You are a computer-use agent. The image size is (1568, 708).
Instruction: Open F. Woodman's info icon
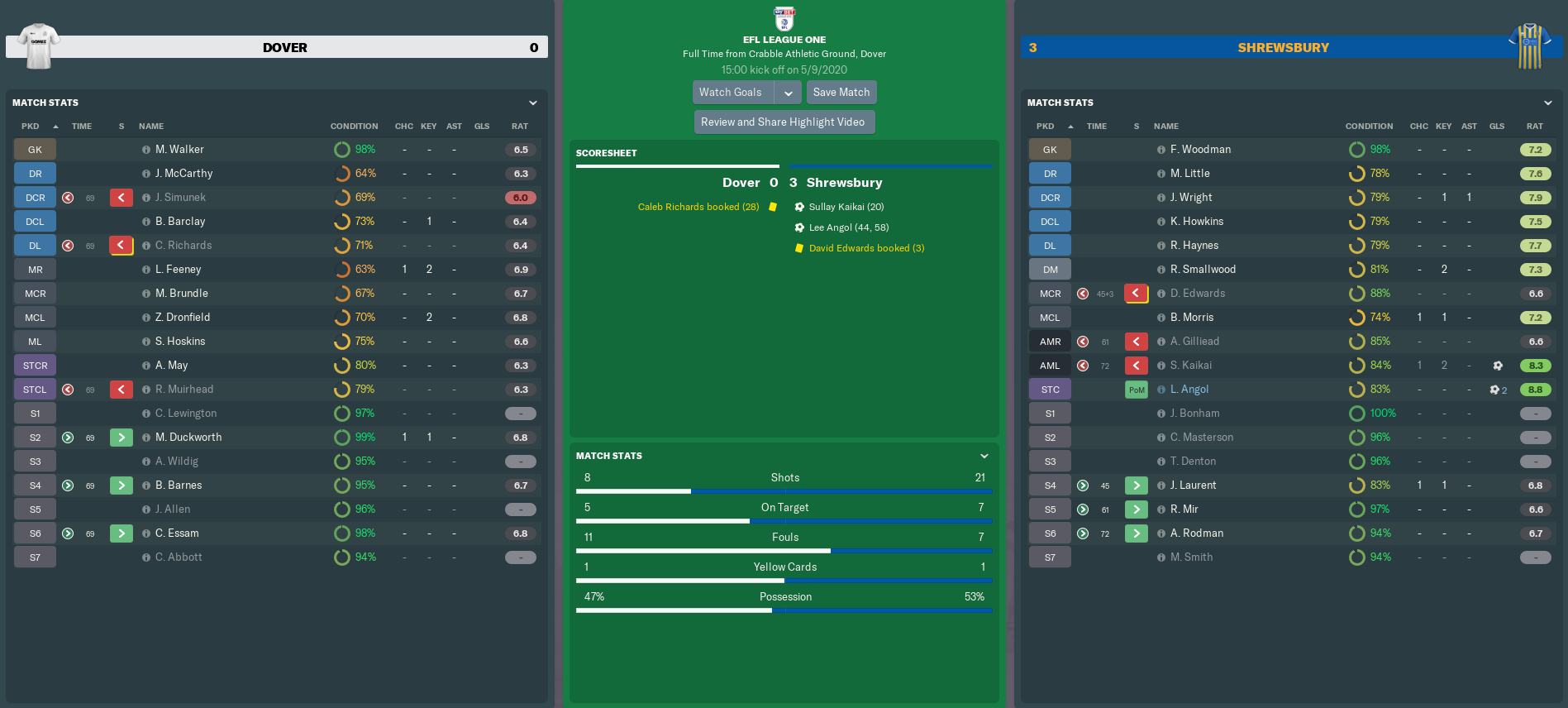1161,150
